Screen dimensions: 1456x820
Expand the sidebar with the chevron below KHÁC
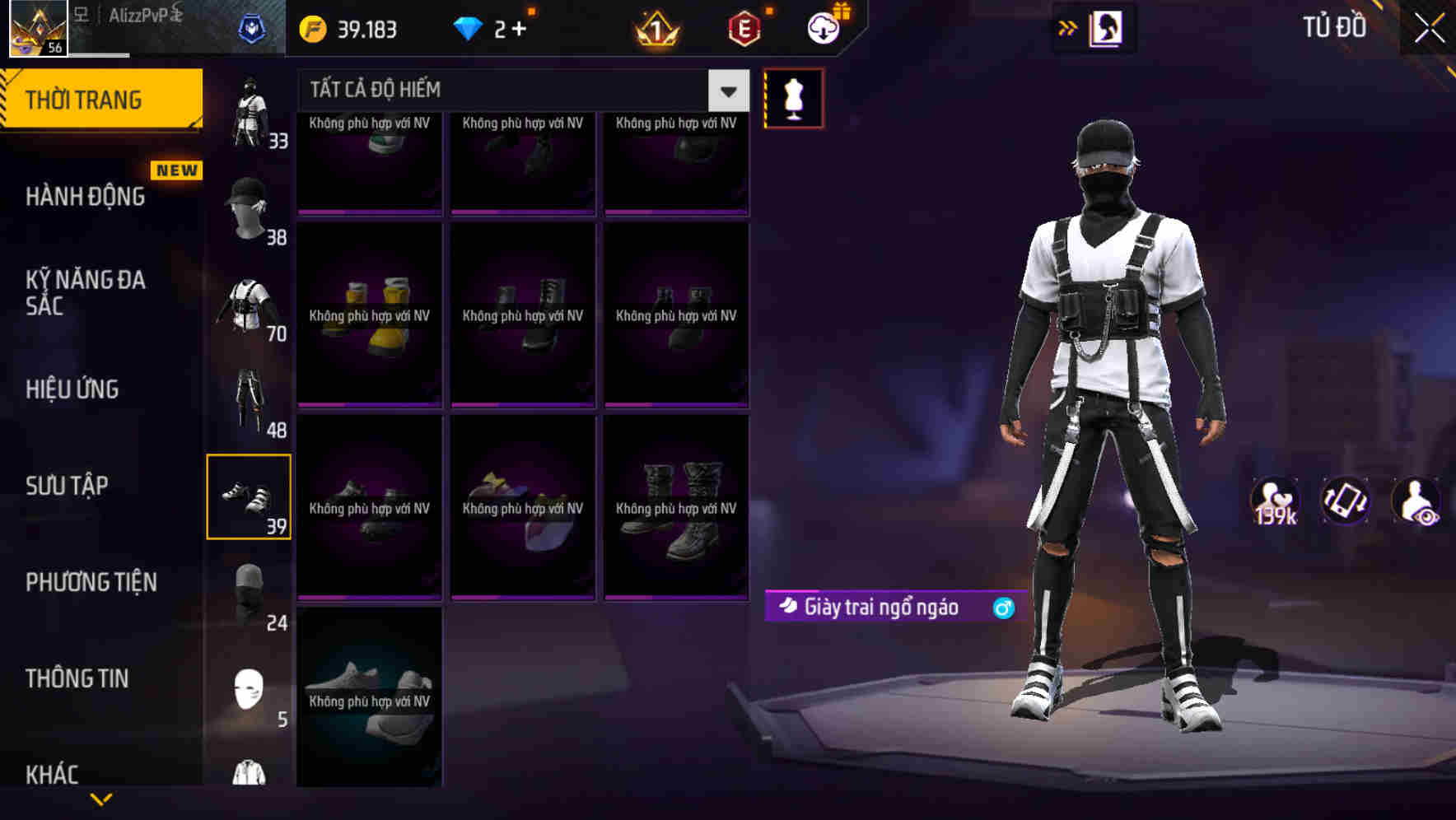tap(101, 799)
